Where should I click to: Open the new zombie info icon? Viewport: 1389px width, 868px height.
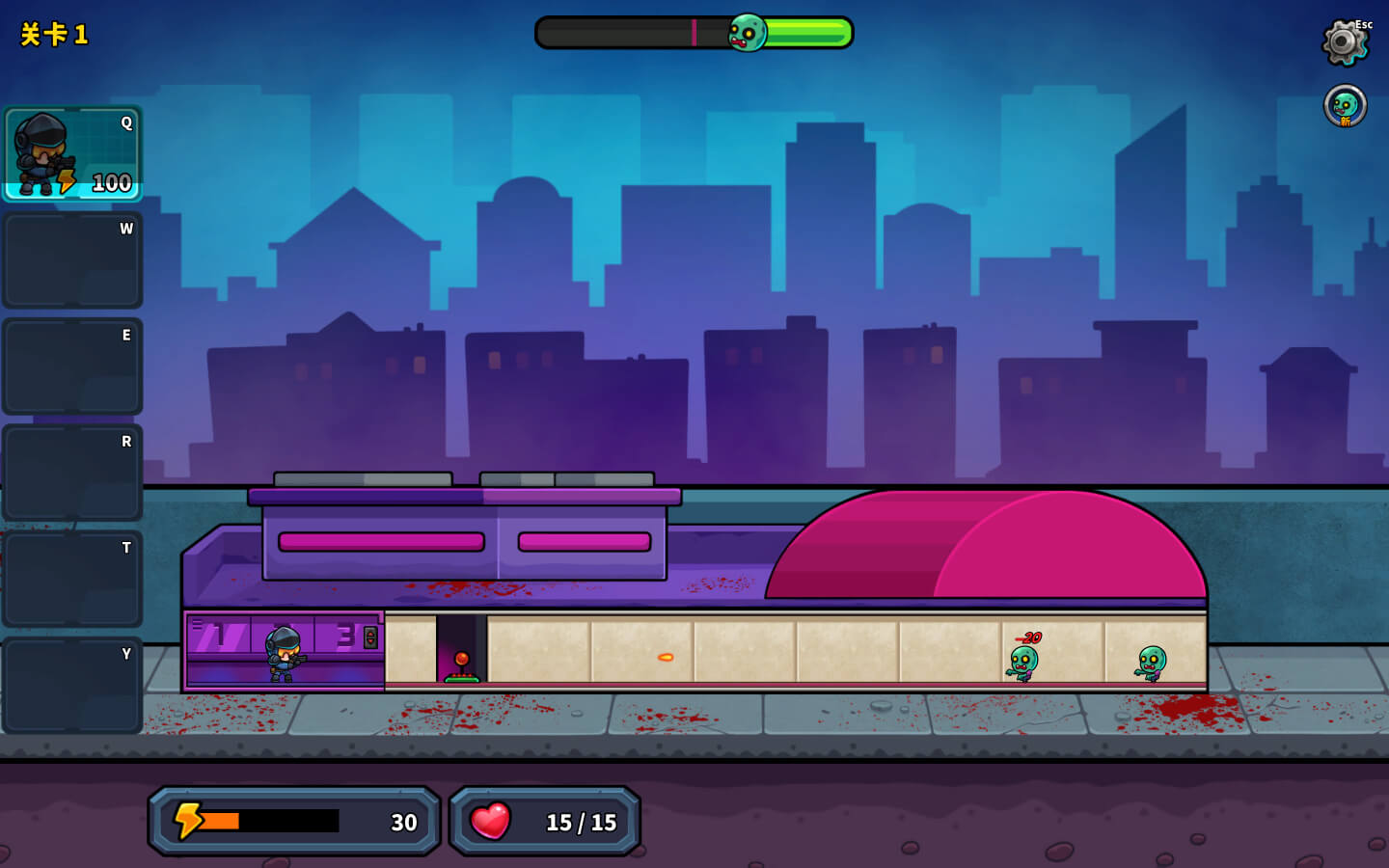coord(1345,106)
